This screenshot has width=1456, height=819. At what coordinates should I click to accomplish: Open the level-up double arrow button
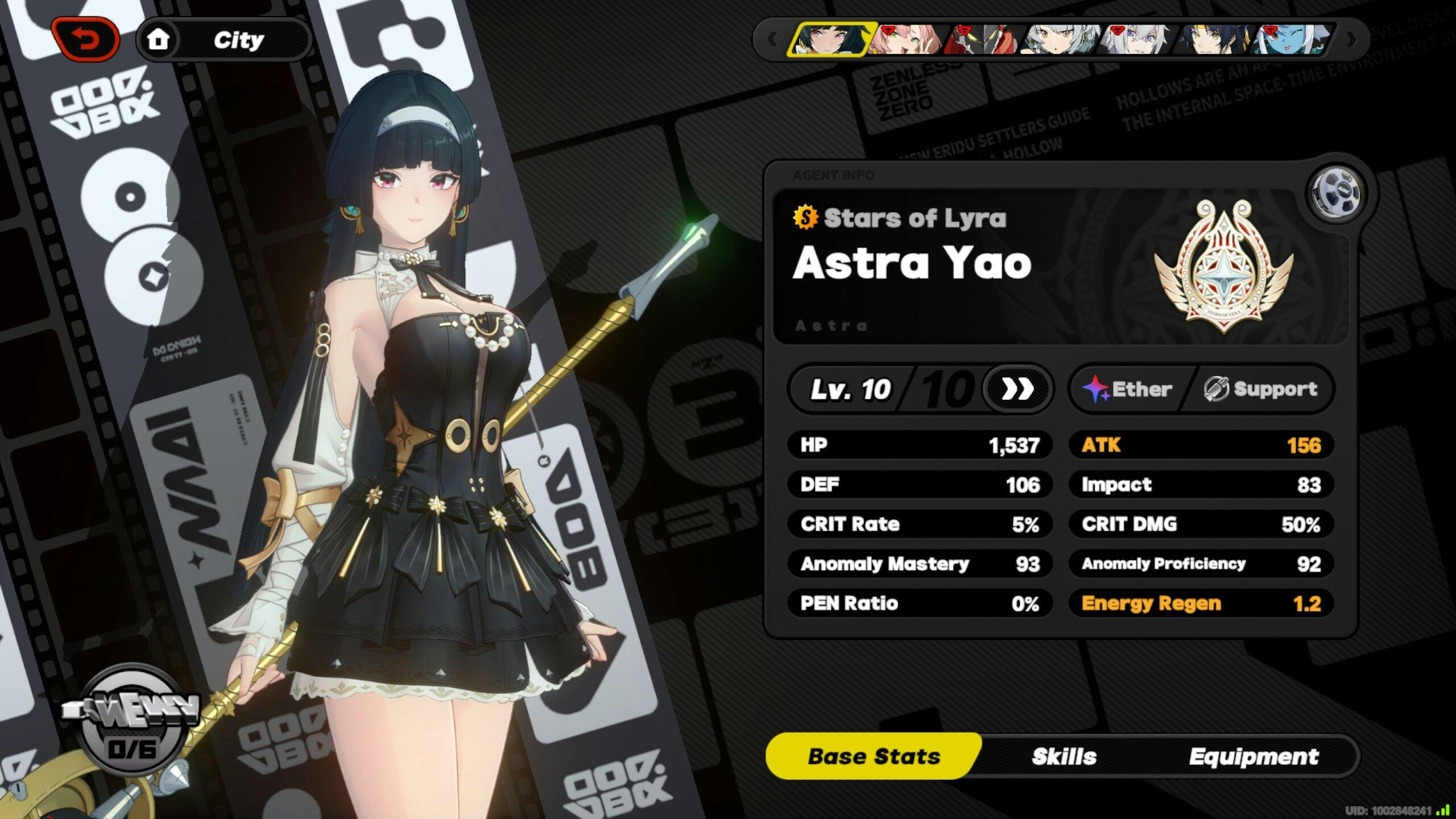1017,390
